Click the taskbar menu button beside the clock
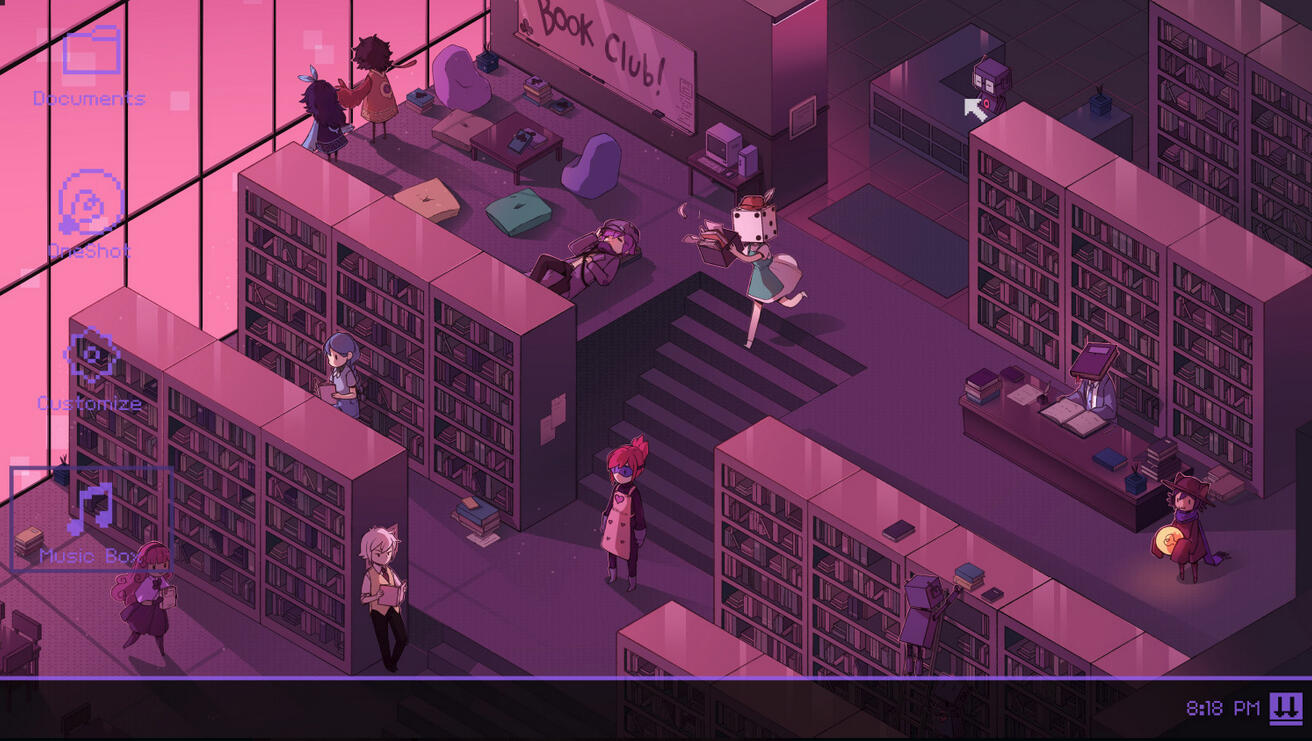1312x741 pixels. [x=1286, y=708]
